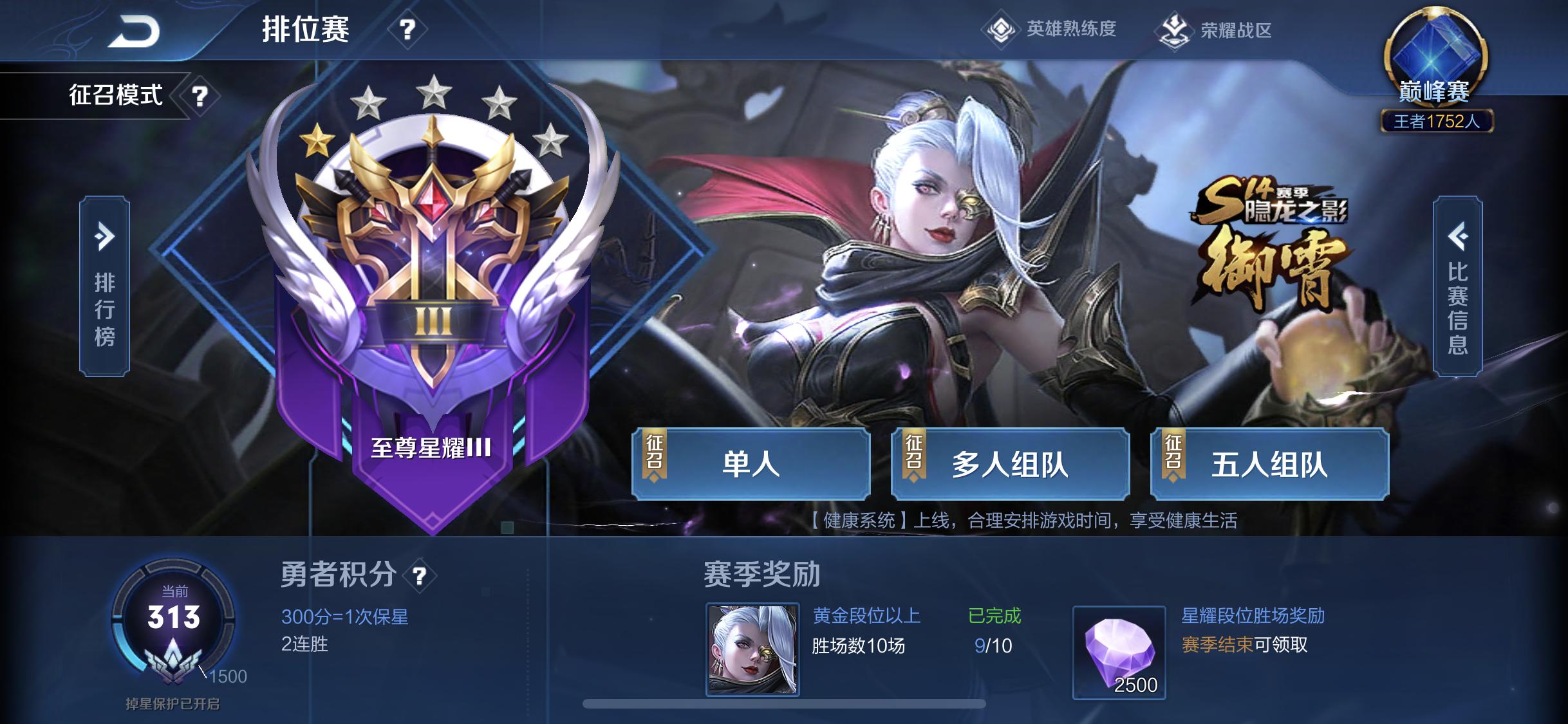Toggle the 掉星保护 star protection indicator
This screenshot has height=724, width=1568.
coord(174,705)
